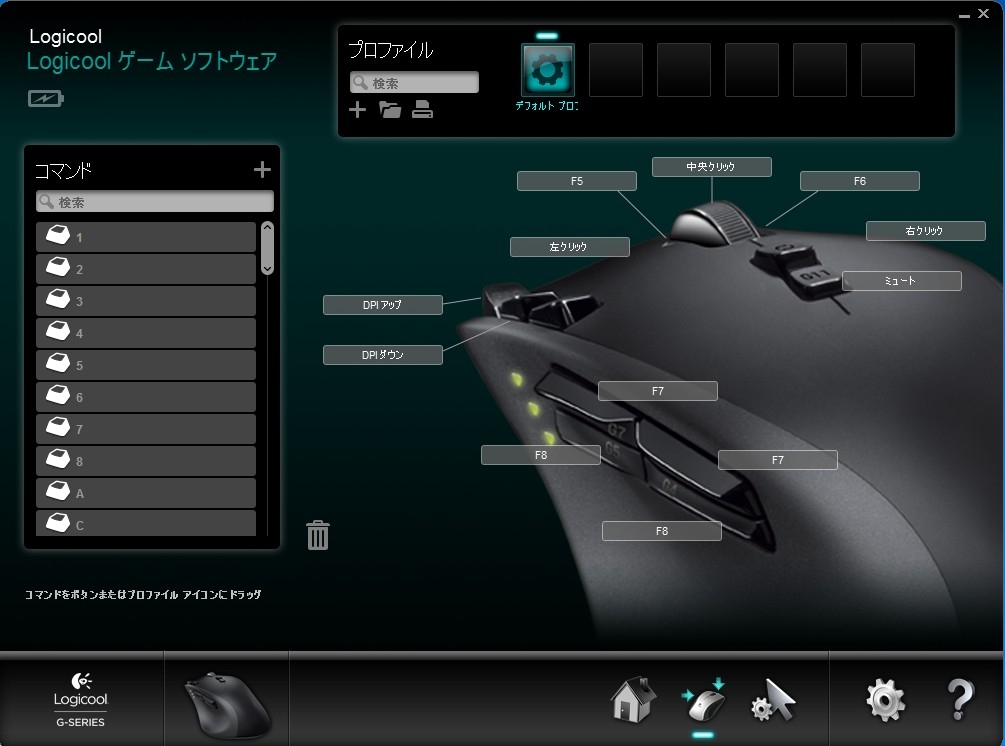Choose command entry 5 in list
Image resolution: width=1005 pixels, height=746 pixels.
click(146, 365)
